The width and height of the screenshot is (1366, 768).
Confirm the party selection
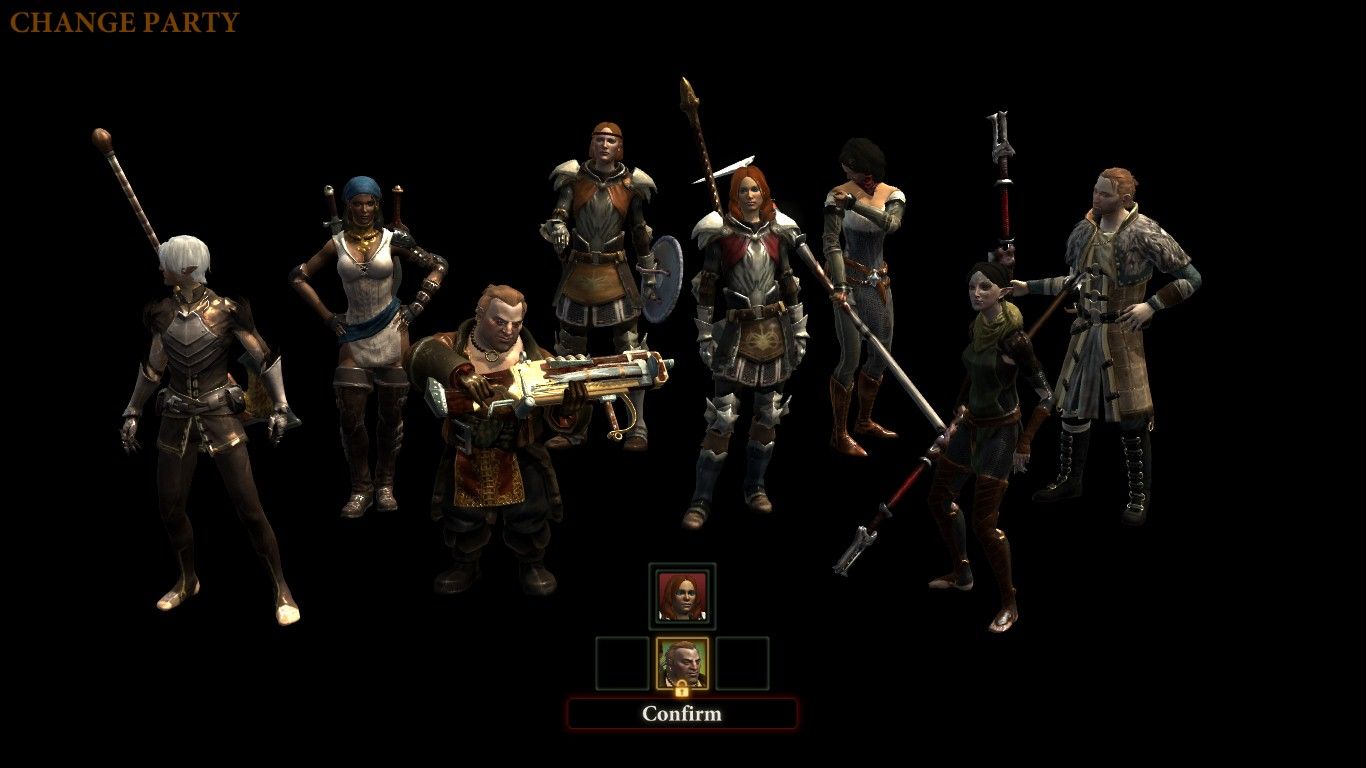(x=682, y=713)
